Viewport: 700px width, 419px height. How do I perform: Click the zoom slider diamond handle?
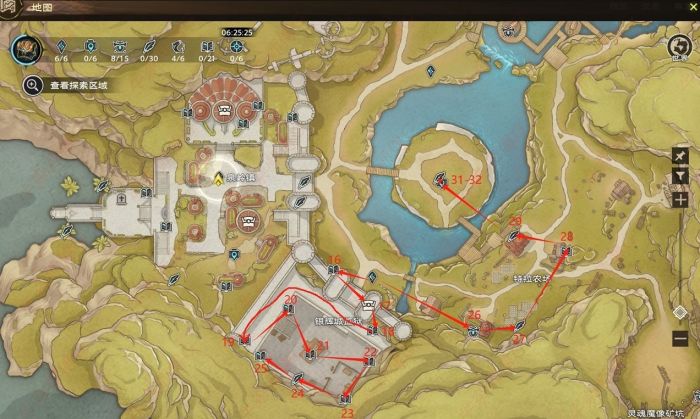680,313
